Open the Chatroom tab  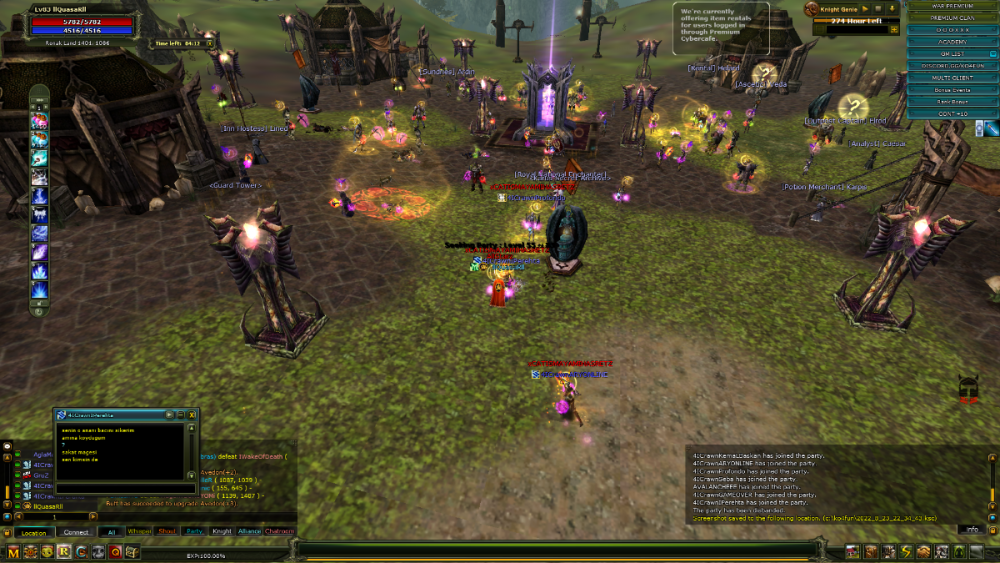(280, 532)
